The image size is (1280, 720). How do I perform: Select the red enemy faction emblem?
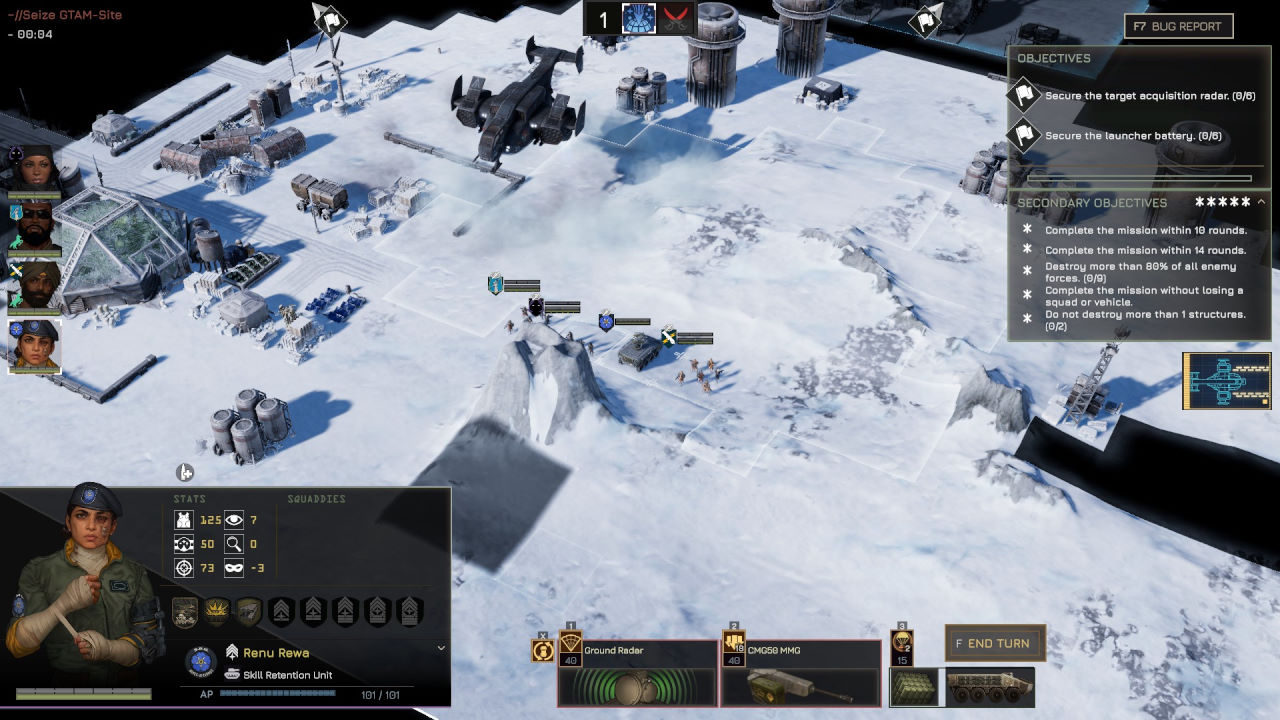coord(678,19)
